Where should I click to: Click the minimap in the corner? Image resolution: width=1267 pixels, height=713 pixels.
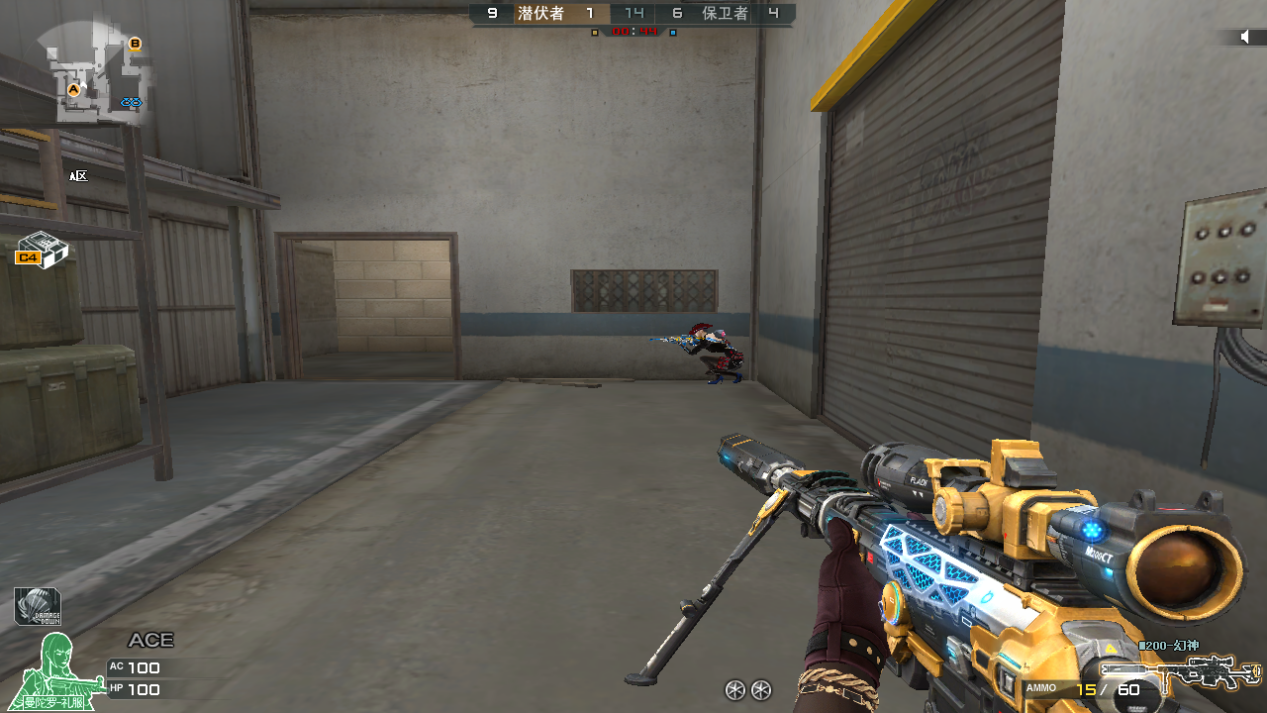point(95,75)
